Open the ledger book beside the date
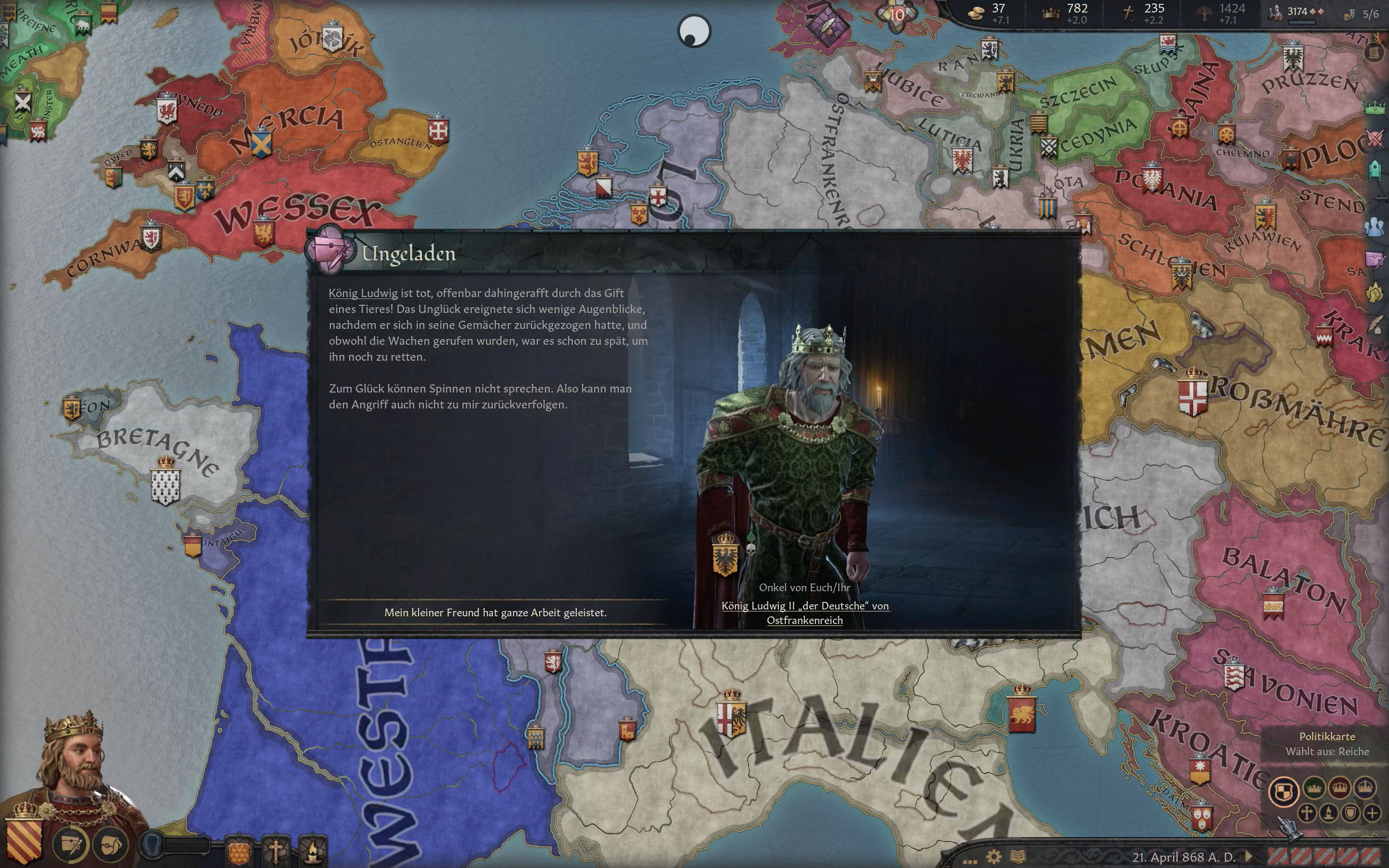This screenshot has width=1389, height=868. (1018, 857)
